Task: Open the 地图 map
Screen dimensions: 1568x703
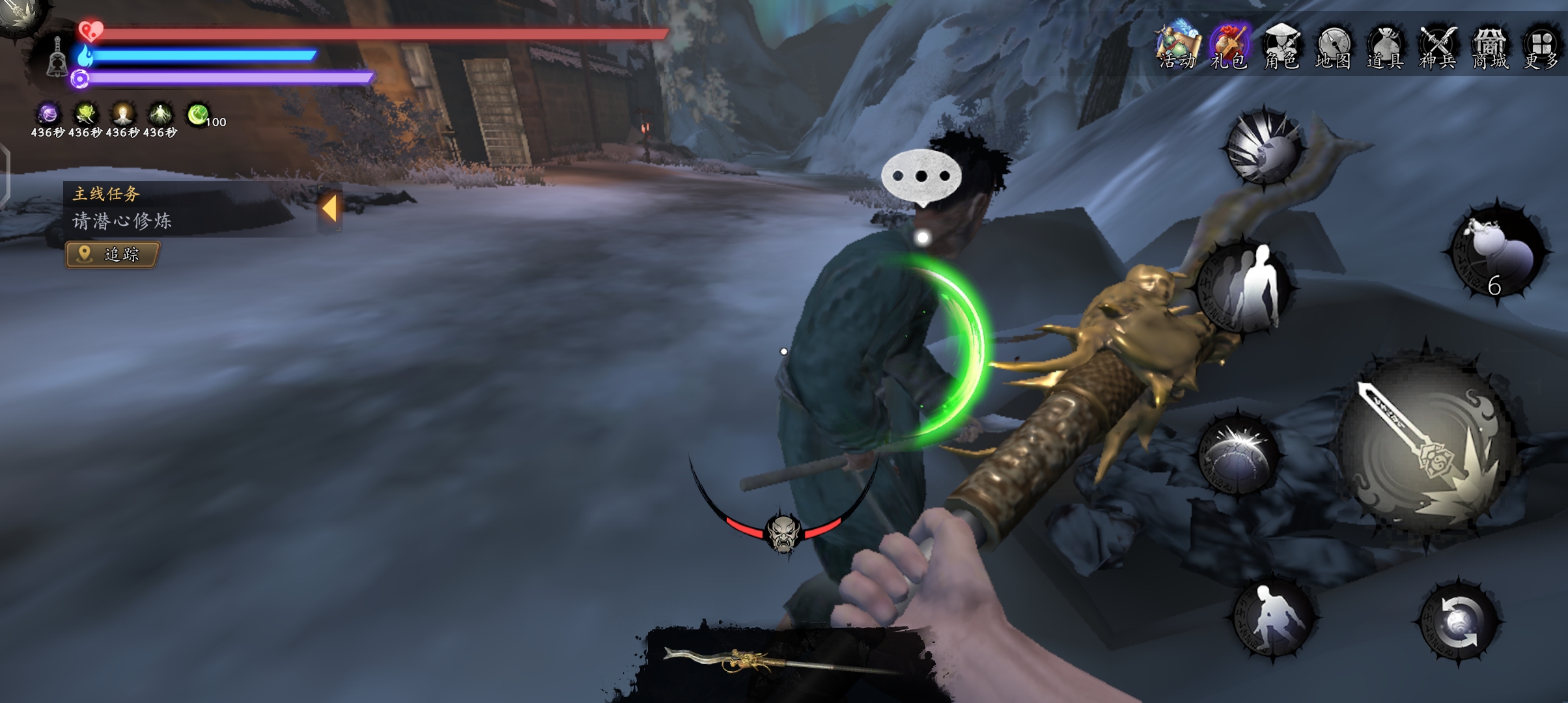Action: [x=1333, y=46]
